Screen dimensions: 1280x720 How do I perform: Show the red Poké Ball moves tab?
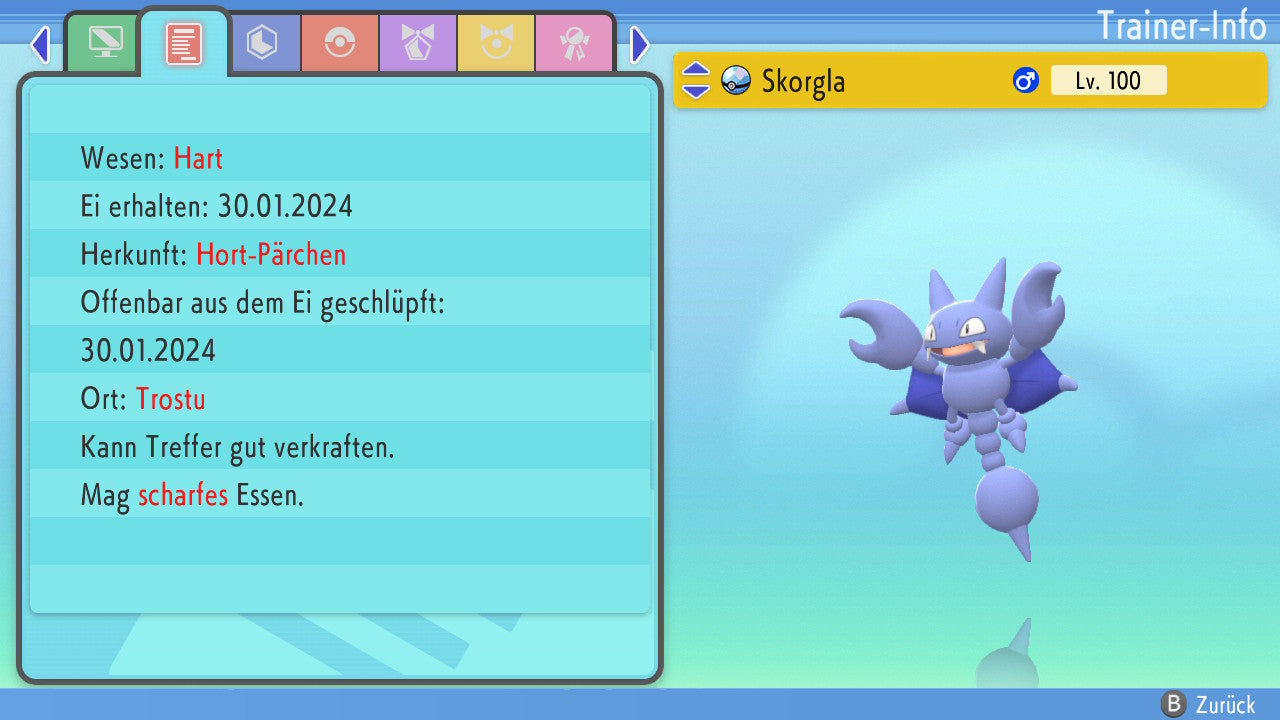click(340, 43)
